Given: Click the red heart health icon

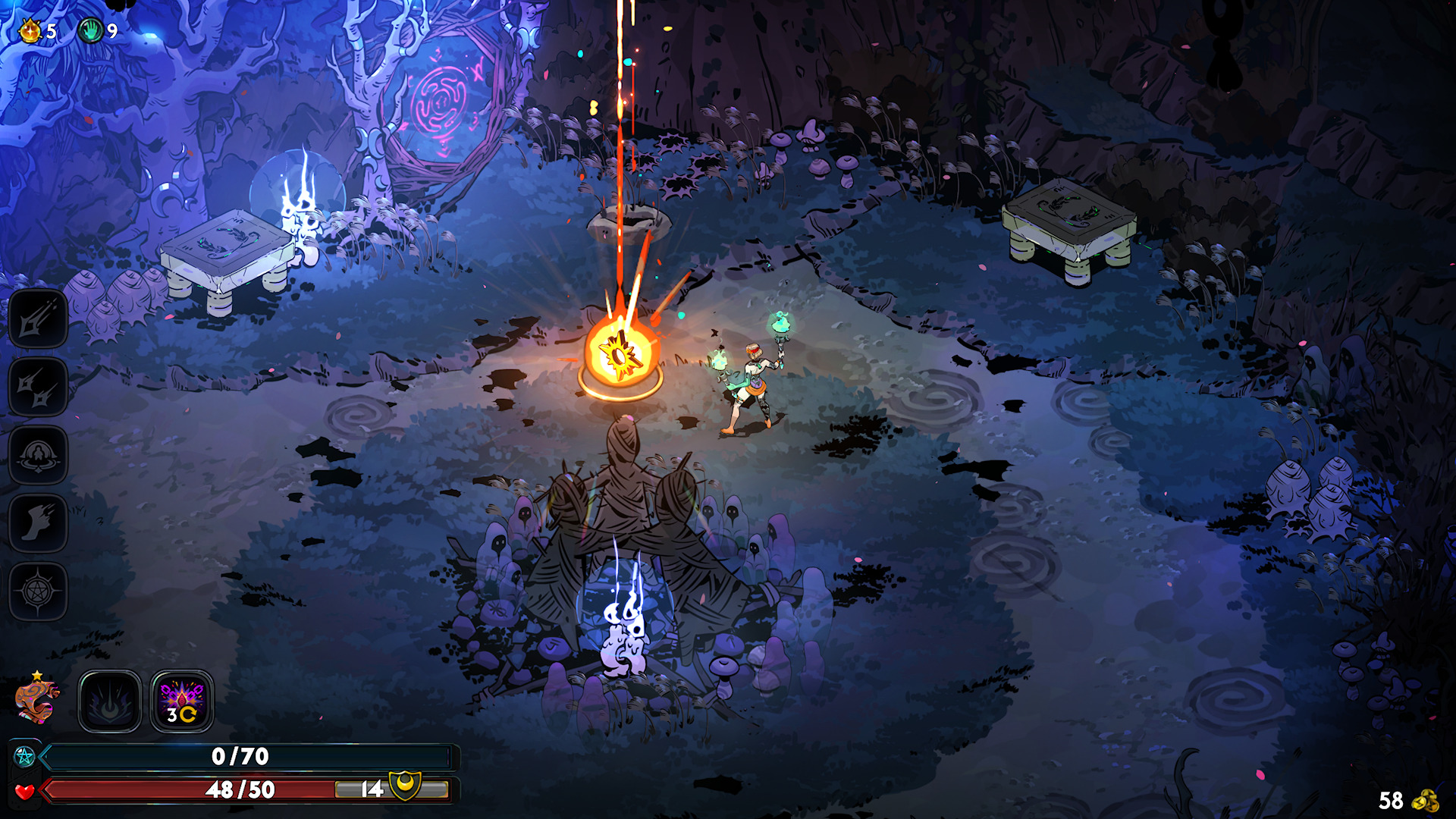Looking at the screenshot, I should (x=24, y=792).
